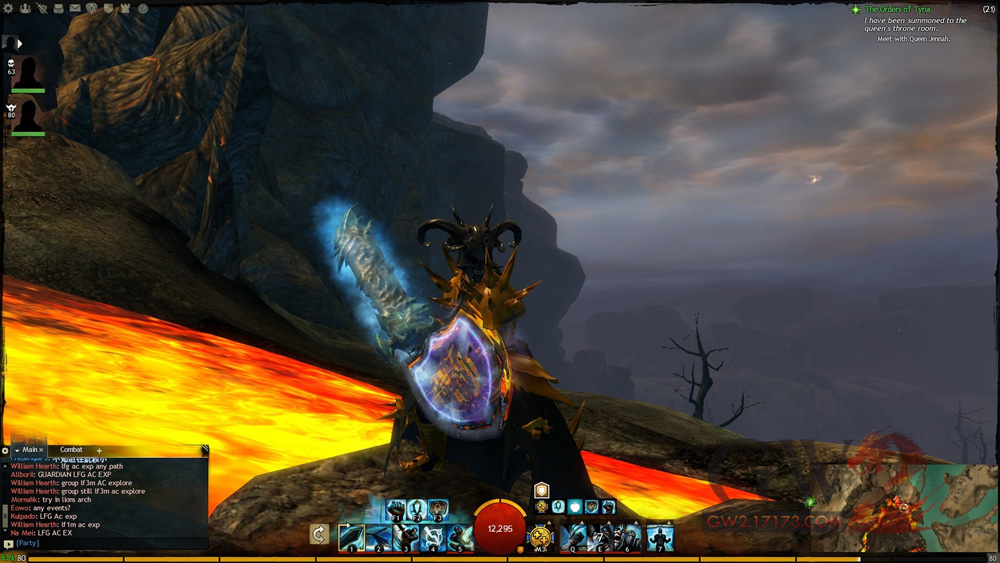Activate weapon skill slot 1
Image resolution: width=1000 pixels, height=563 pixels.
point(351,537)
